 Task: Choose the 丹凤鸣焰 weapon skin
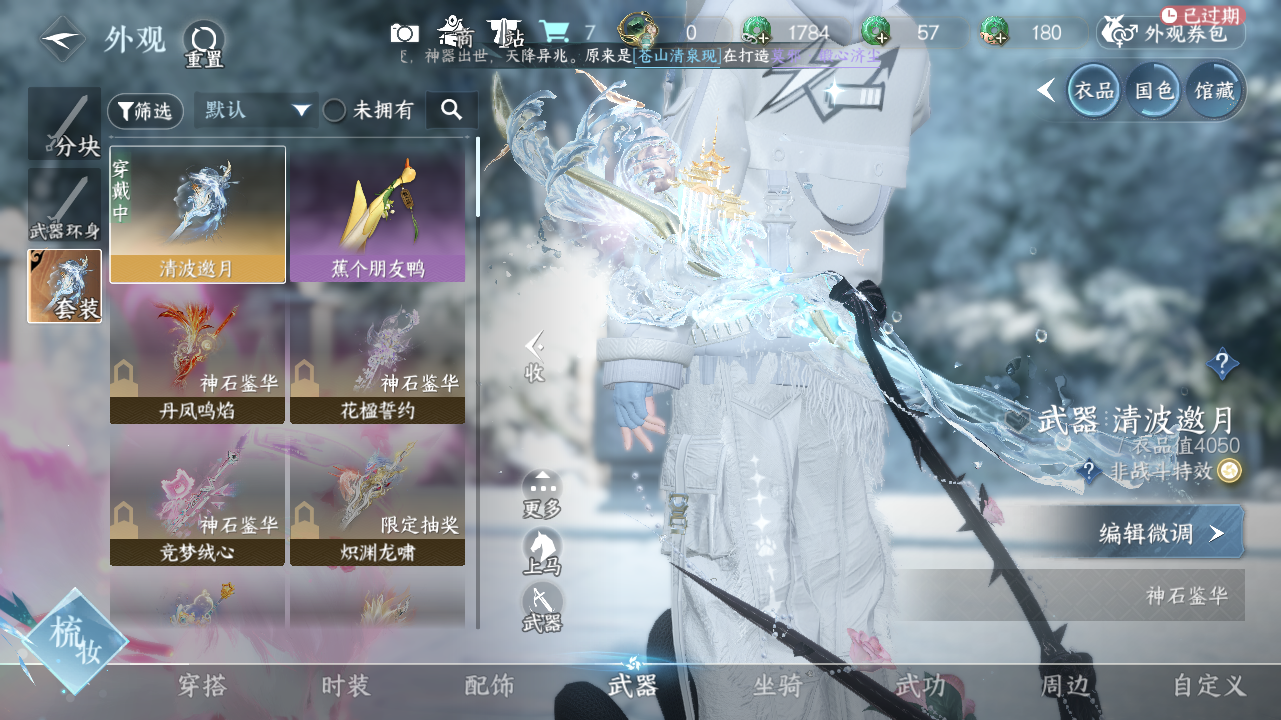tap(197, 354)
